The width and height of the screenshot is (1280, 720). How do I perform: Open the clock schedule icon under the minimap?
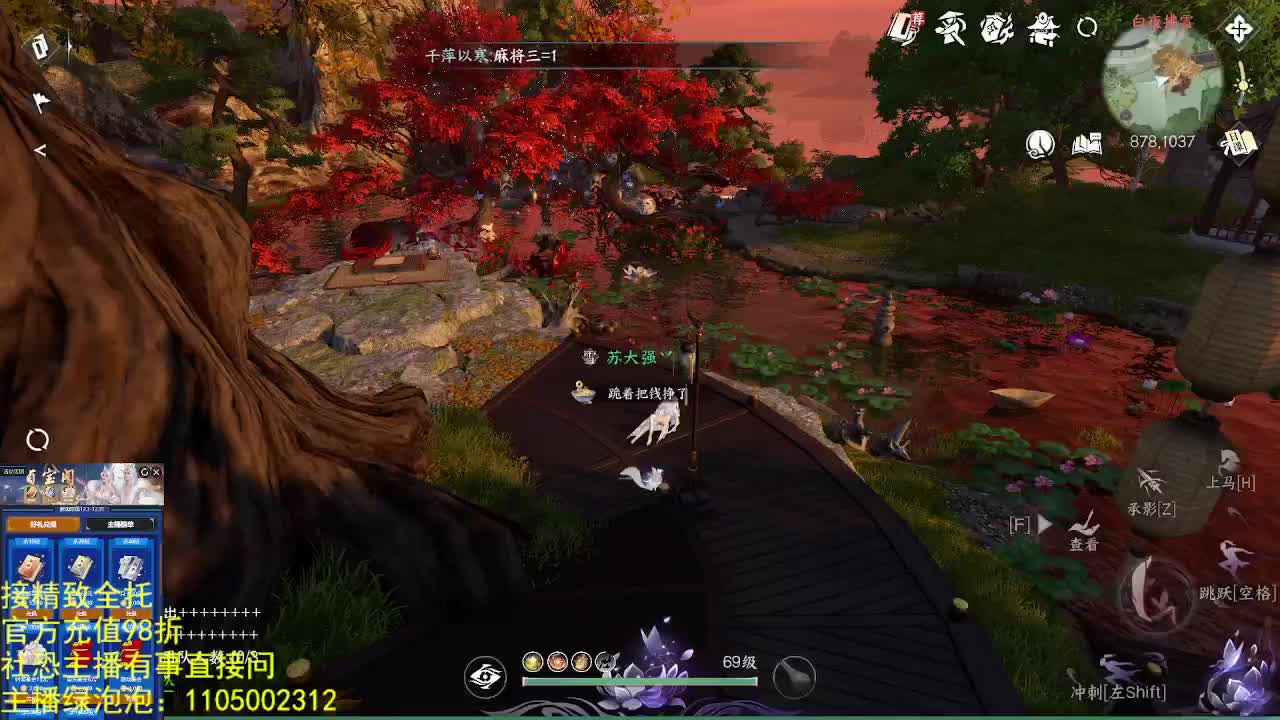tap(1040, 143)
